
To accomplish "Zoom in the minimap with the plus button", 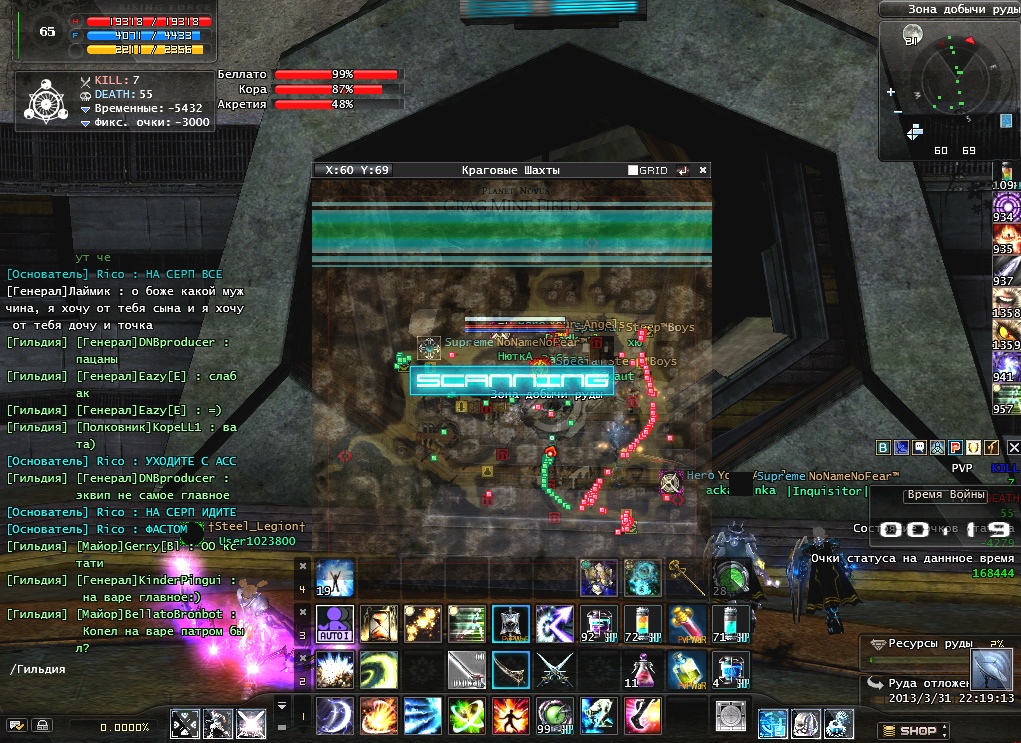I will [890, 93].
